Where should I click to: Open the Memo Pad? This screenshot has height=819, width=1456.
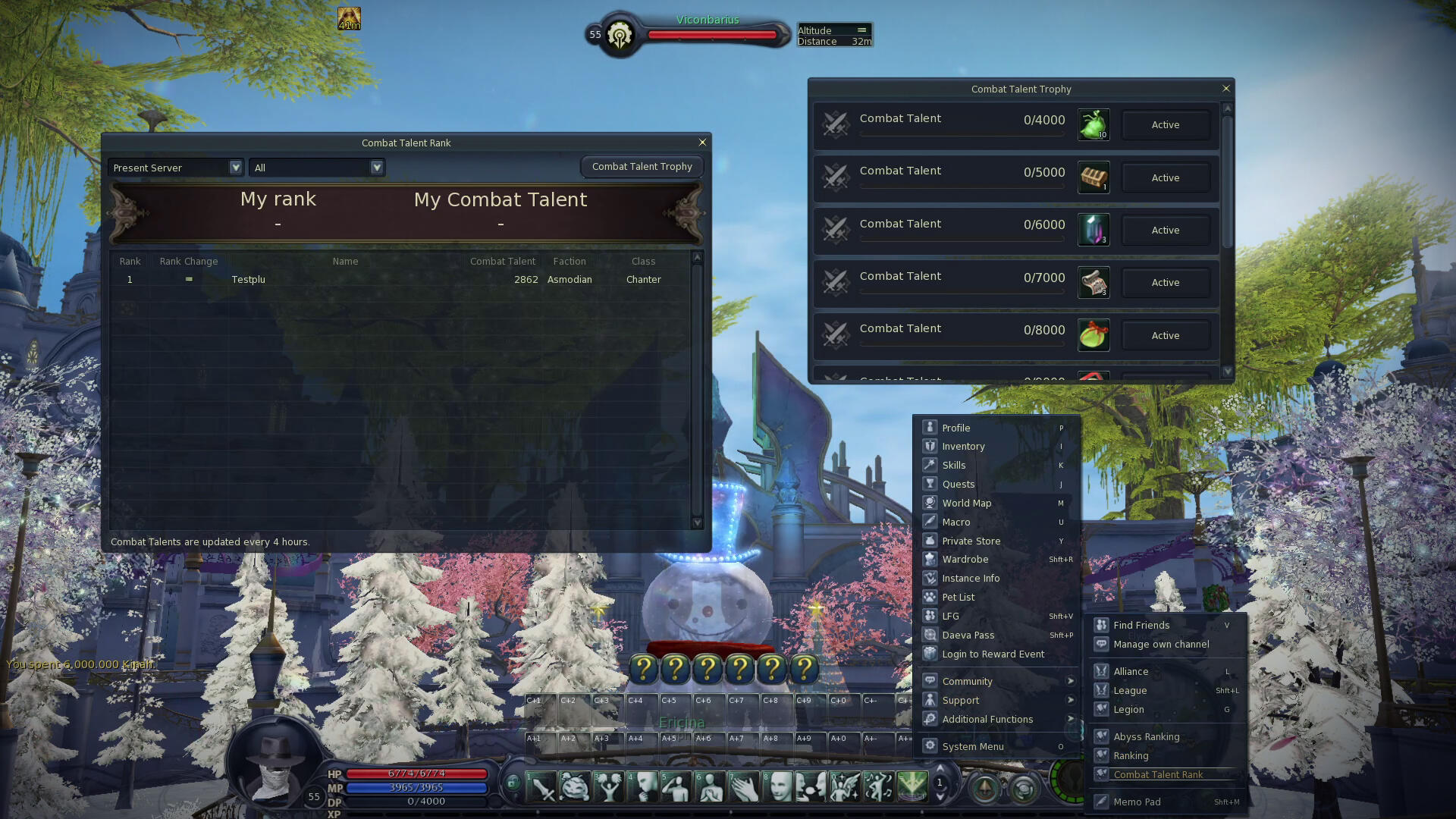coord(1137,802)
